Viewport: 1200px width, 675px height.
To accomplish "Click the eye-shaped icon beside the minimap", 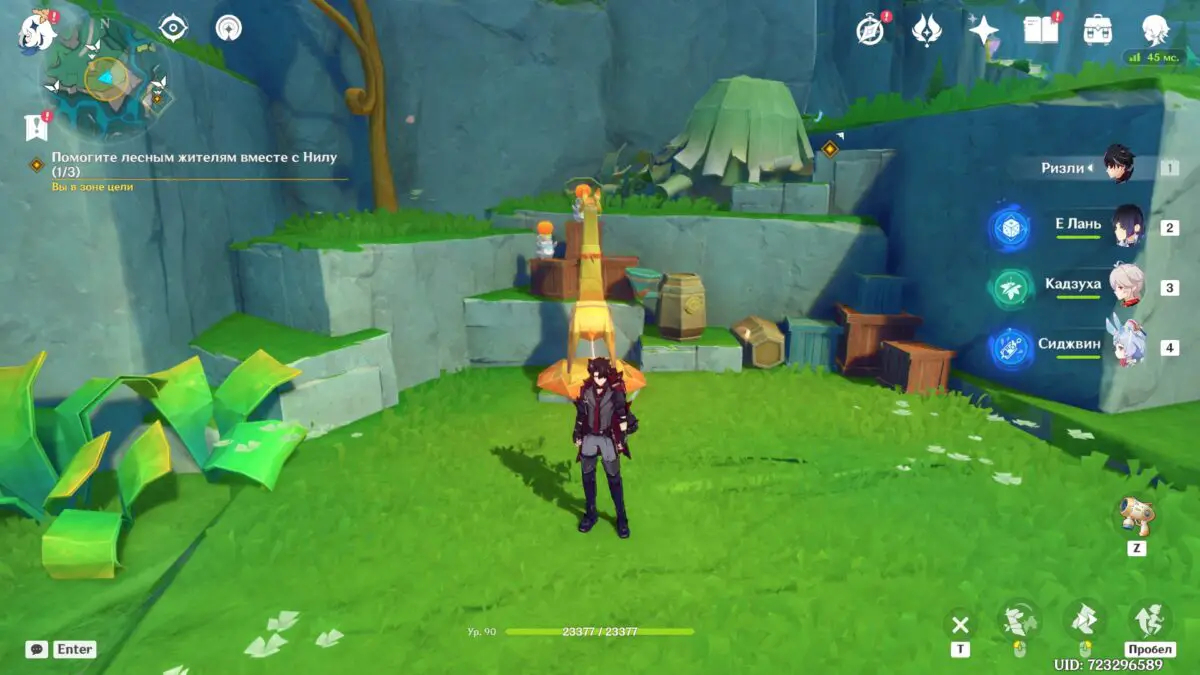I will (173, 28).
